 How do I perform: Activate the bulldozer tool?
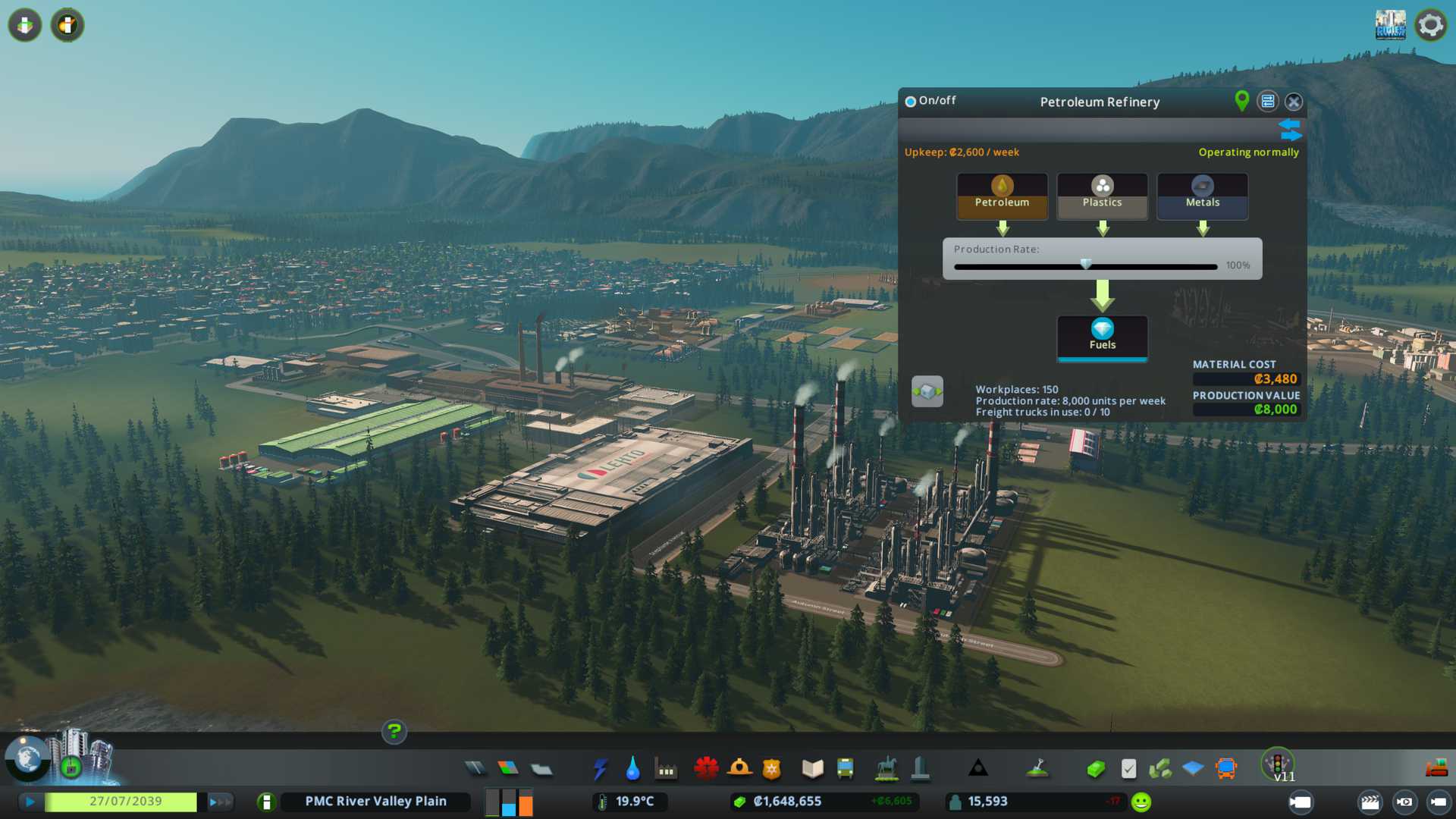1436,769
